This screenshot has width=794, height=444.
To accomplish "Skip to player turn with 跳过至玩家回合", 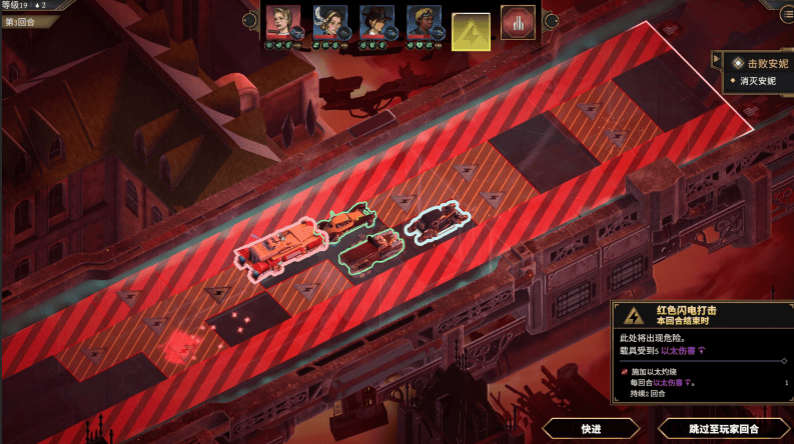I will pos(725,429).
